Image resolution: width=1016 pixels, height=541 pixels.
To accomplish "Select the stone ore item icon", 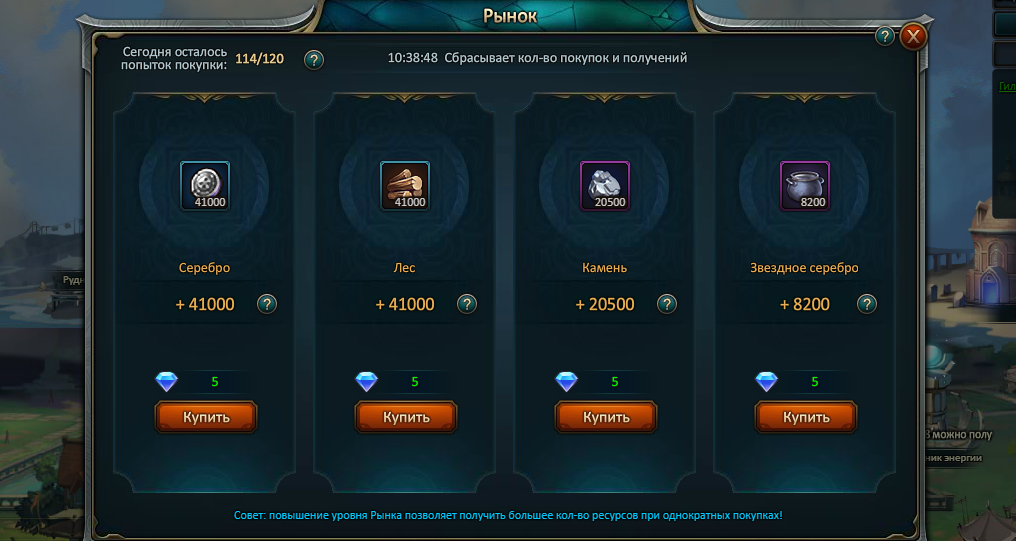I will click(605, 186).
